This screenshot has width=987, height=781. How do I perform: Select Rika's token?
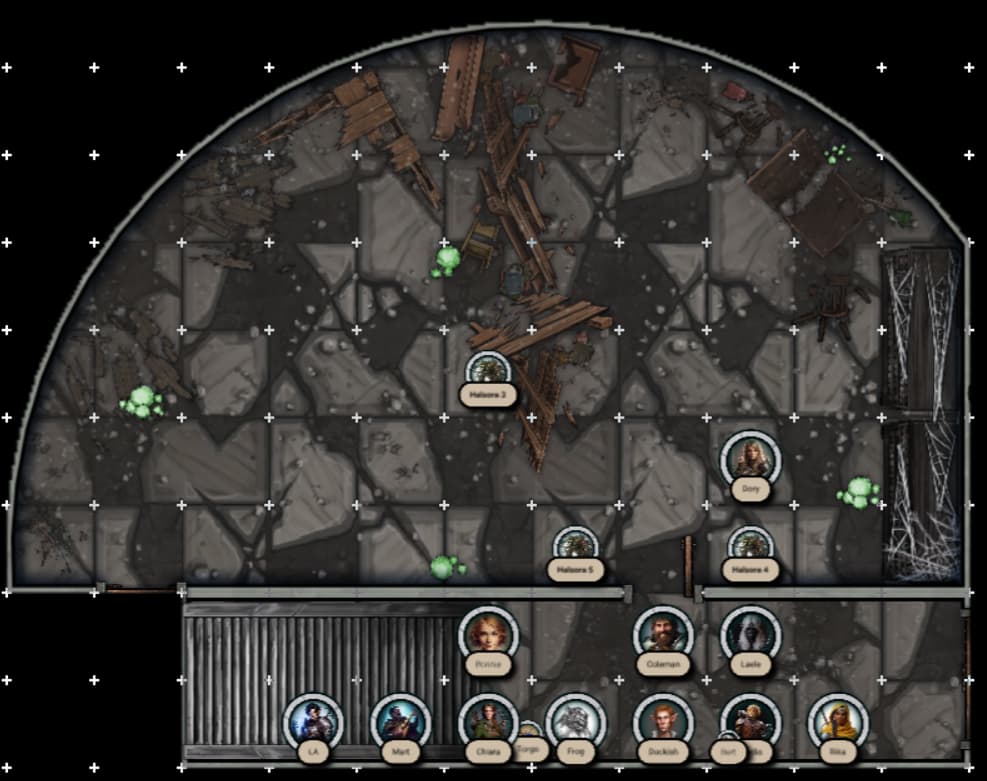(837, 722)
